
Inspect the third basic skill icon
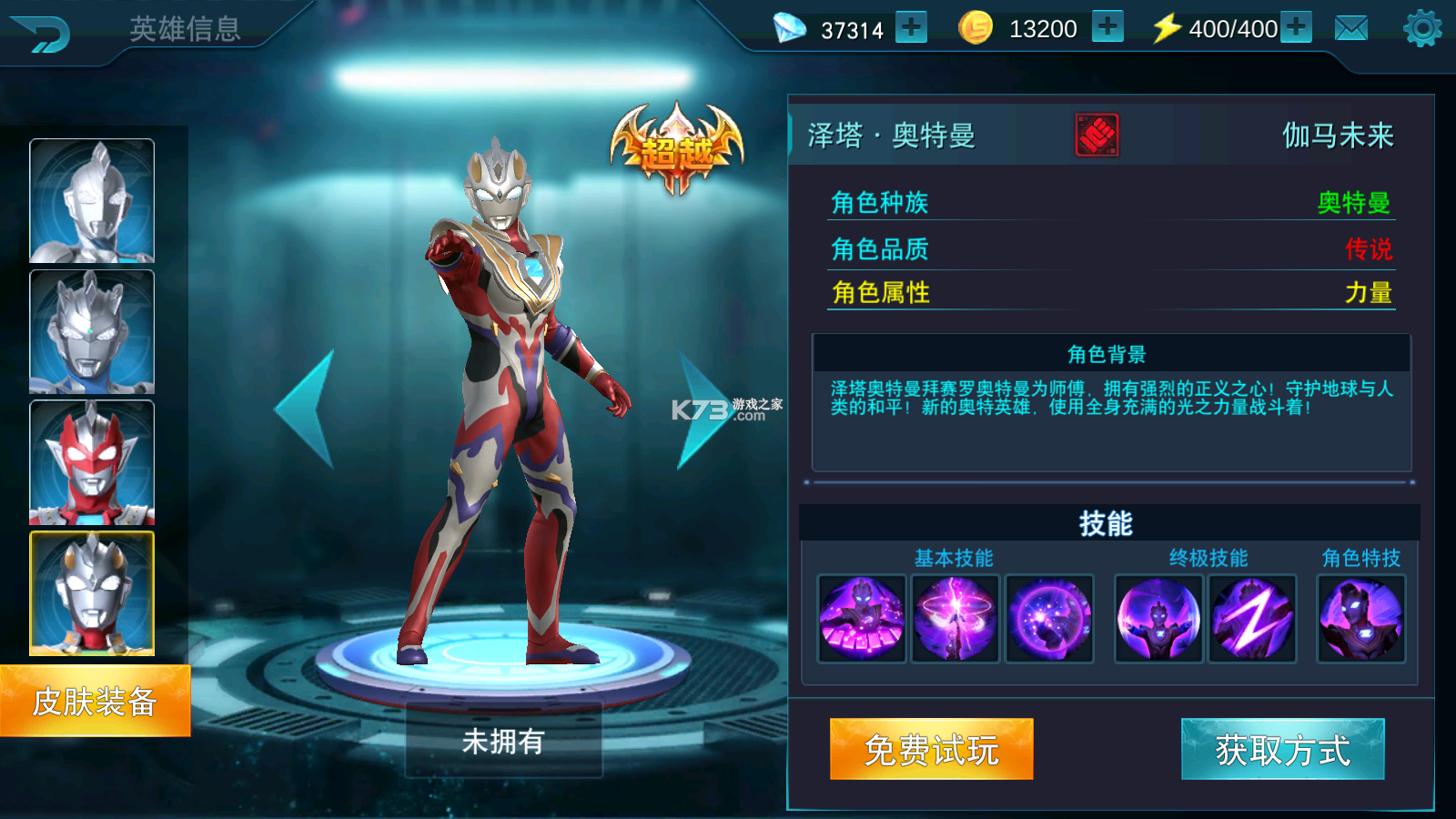1050,619
